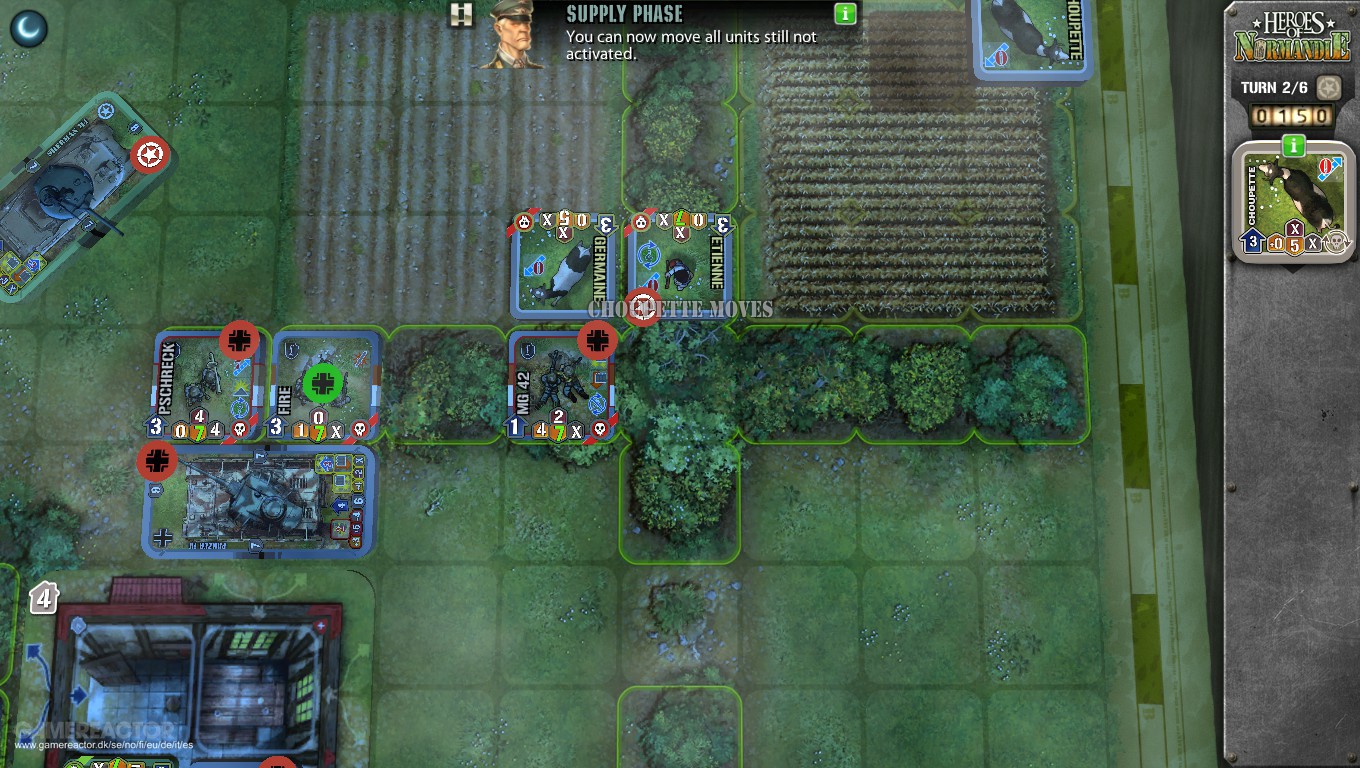
Task: Click the 0150 score counter
Action: pyautogui.click(x=1291, y=117)
